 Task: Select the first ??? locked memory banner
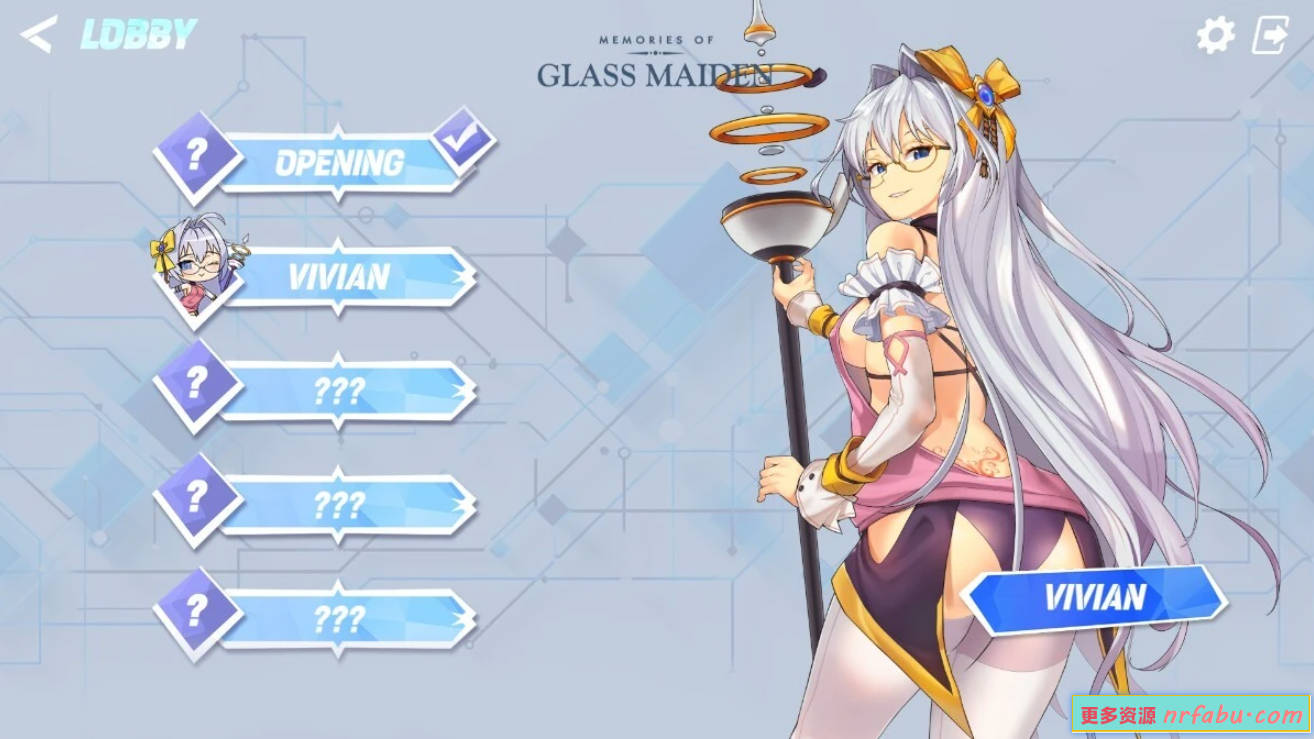345,392
